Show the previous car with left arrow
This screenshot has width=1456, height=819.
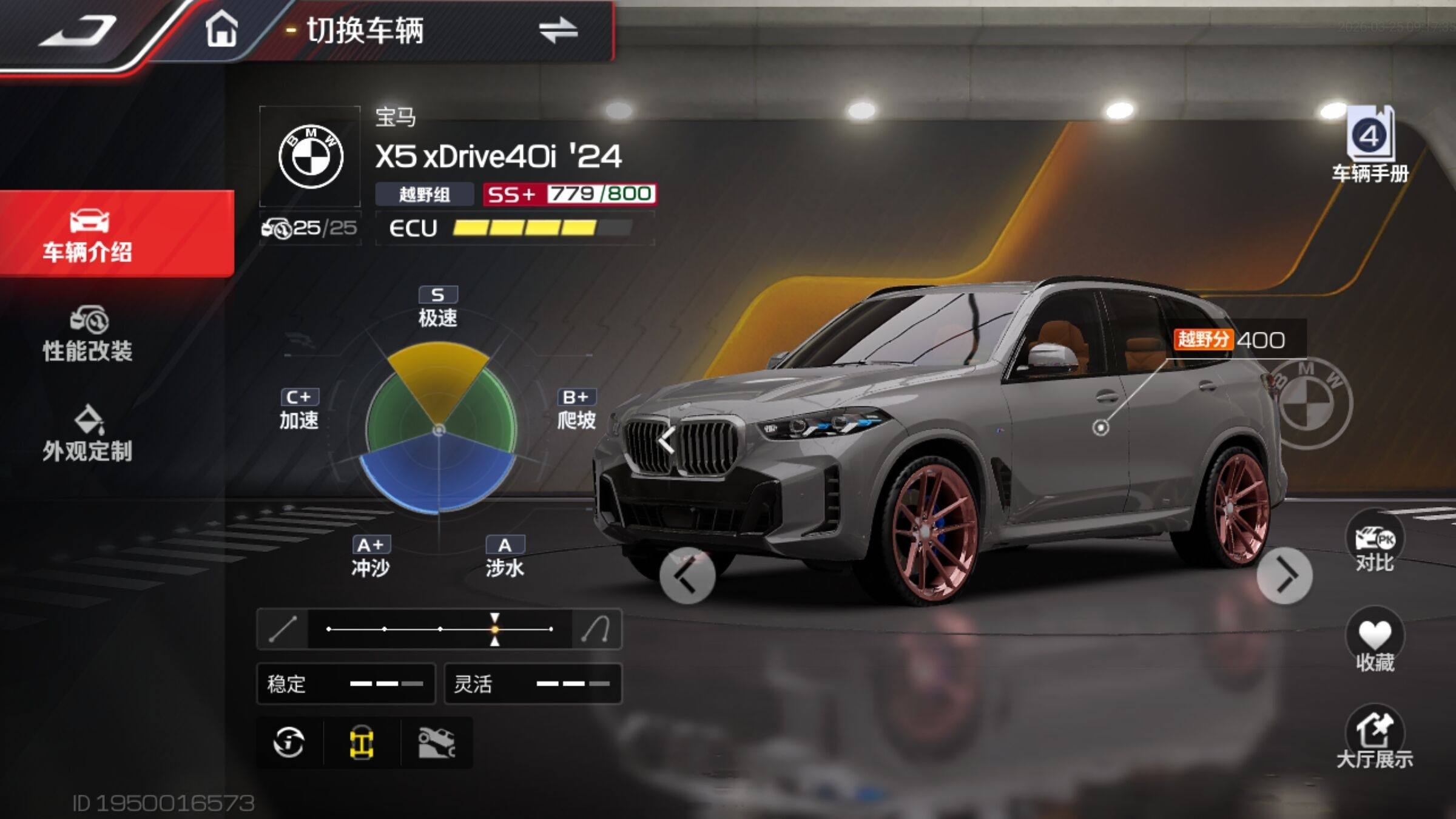[x=687, y=576]
